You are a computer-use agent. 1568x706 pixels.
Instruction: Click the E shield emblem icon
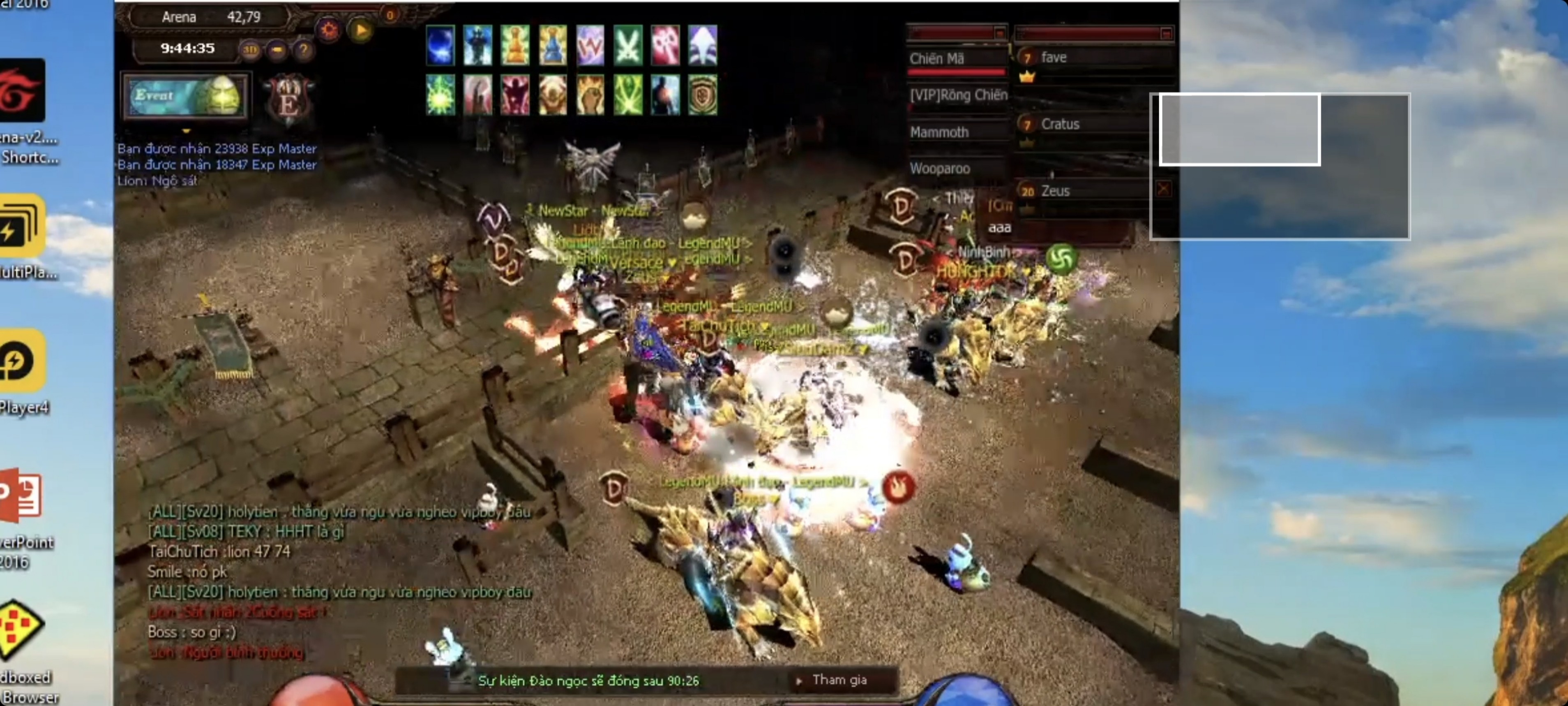[288, 99]
